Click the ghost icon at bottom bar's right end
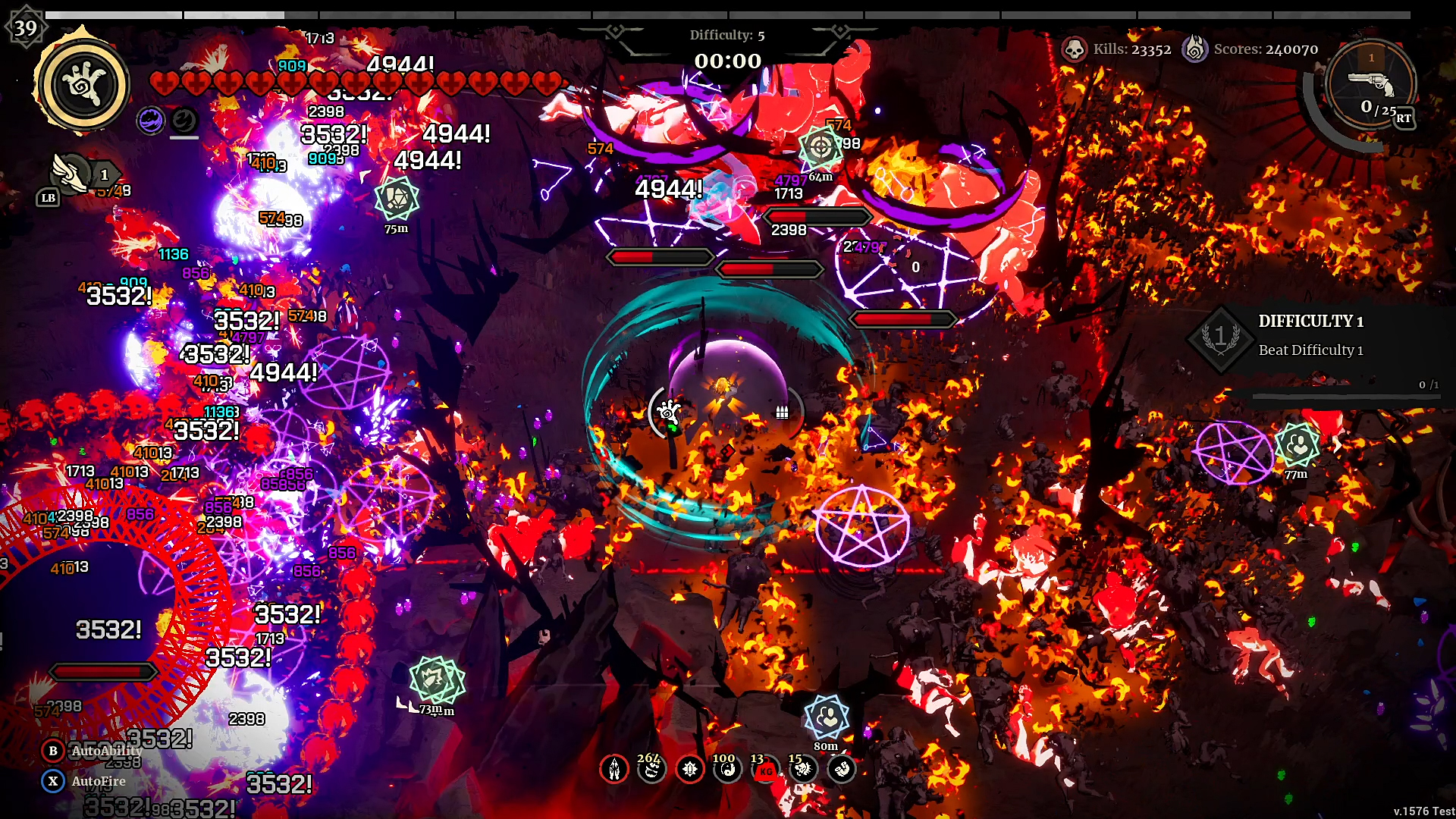 [840, 769]
